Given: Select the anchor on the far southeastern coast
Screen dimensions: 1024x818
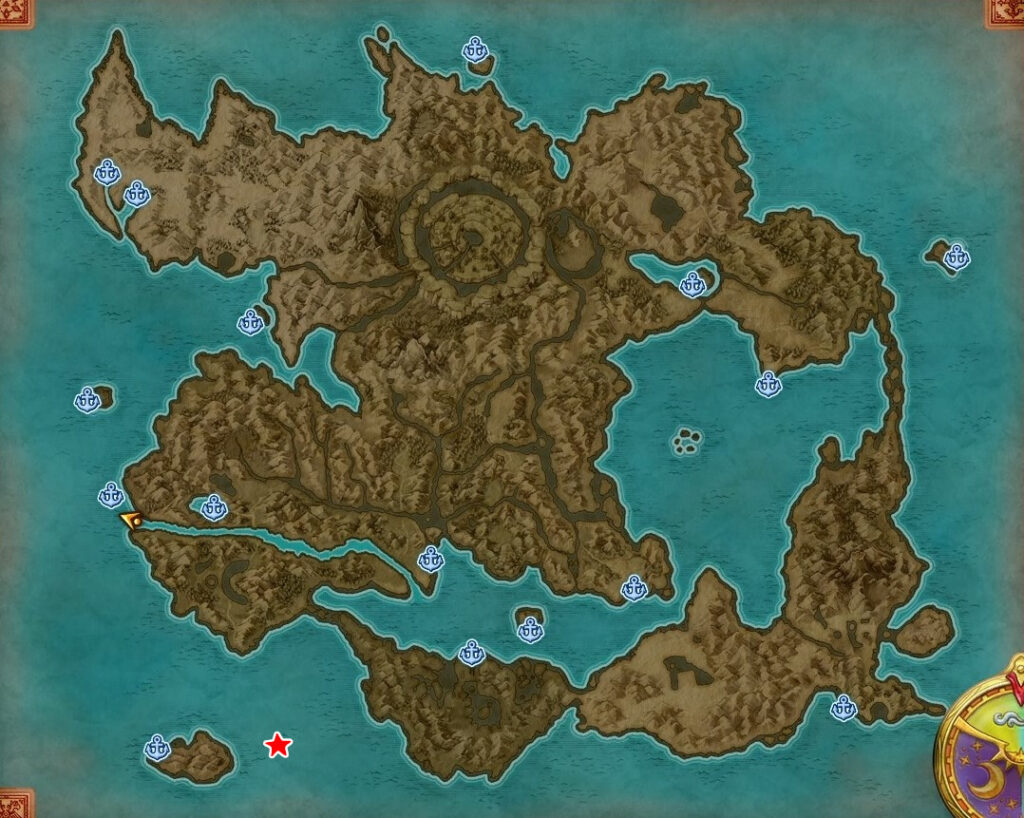Looking at the screenshot, I should pos(844,708).
